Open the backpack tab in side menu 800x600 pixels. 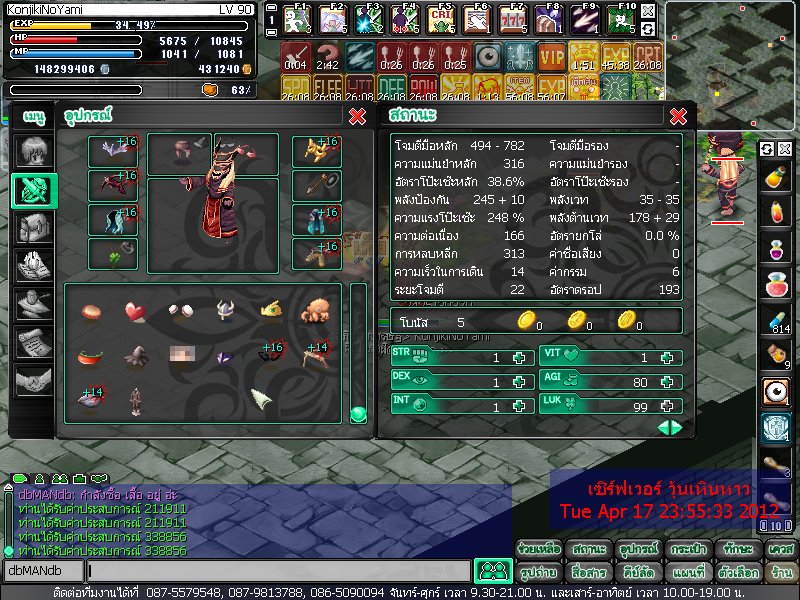click(x=34, y=228)
